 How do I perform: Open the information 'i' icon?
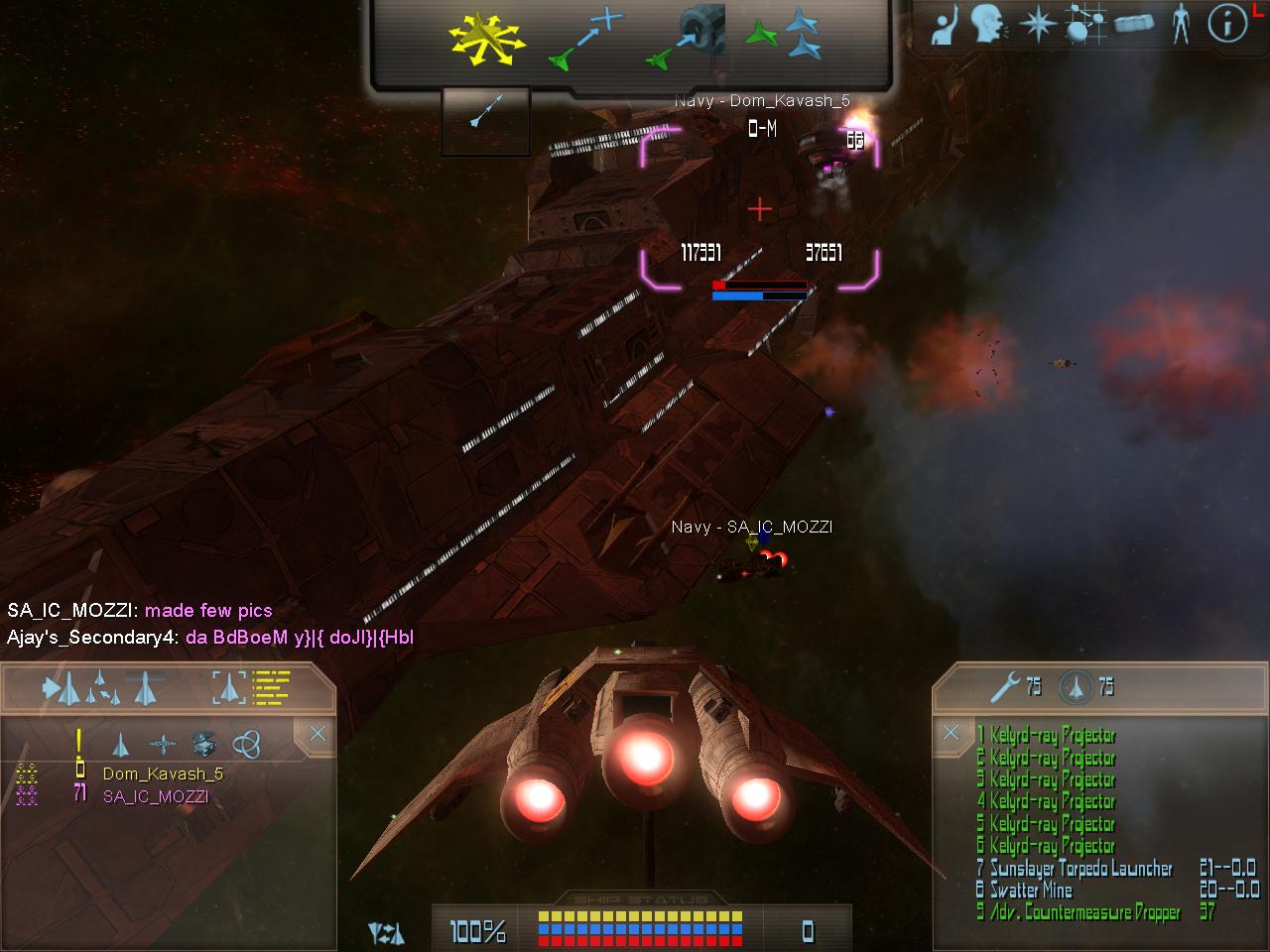pos(1227,24)
